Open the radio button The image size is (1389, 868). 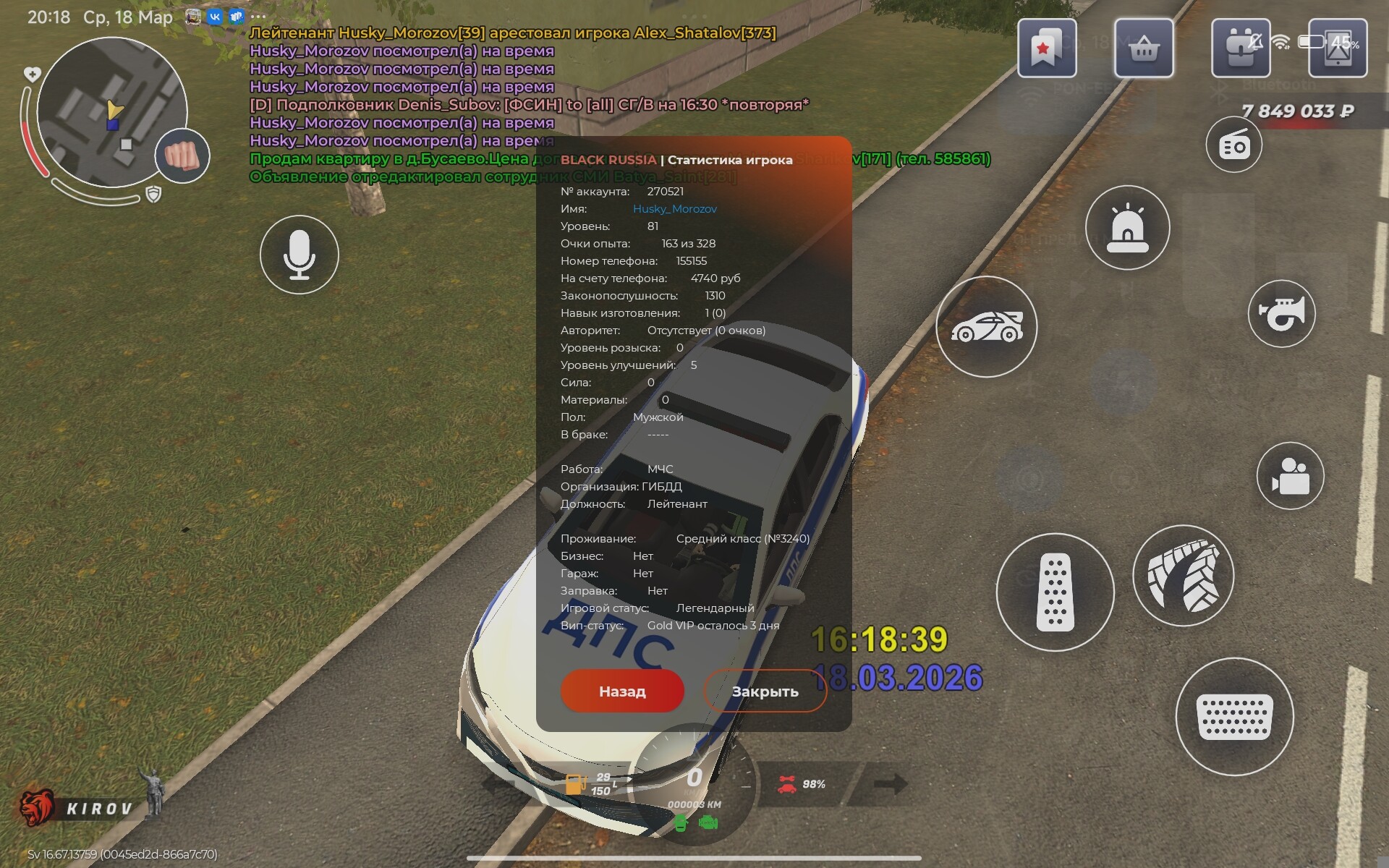1233,145
